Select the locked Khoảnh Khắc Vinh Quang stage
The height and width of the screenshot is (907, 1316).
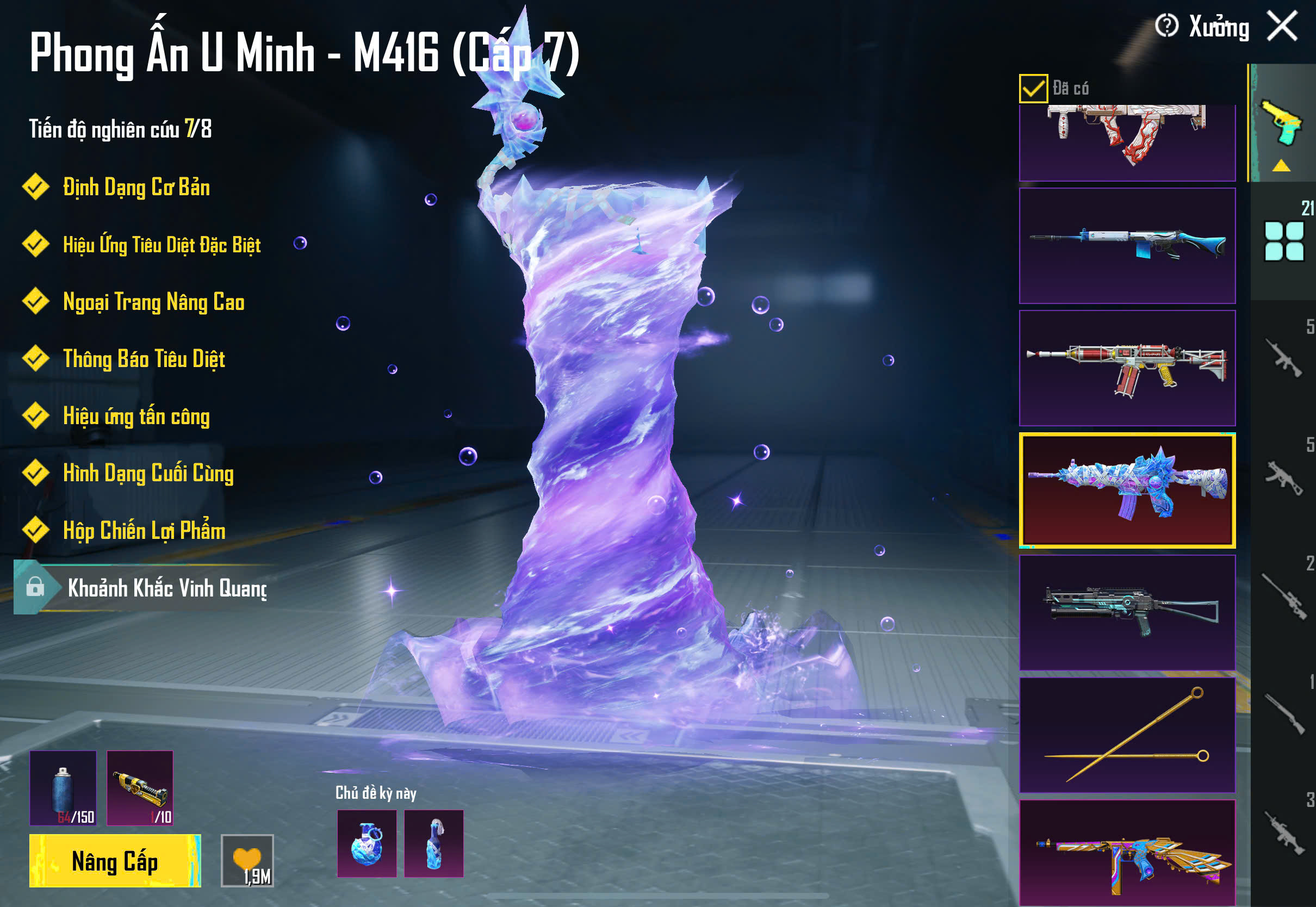[x=148, y=588]
